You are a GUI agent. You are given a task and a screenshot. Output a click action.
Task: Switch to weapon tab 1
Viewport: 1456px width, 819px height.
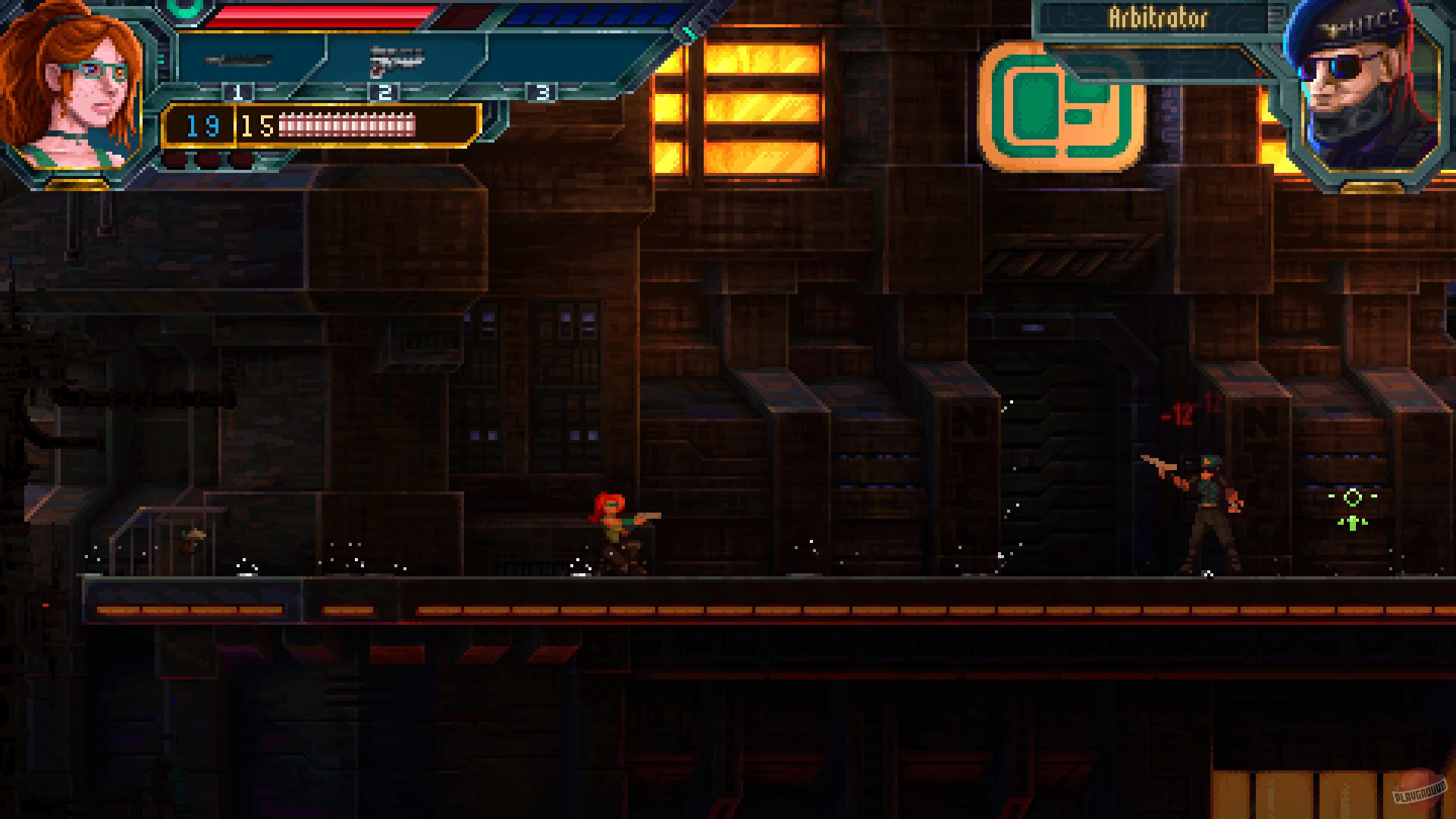239,93
